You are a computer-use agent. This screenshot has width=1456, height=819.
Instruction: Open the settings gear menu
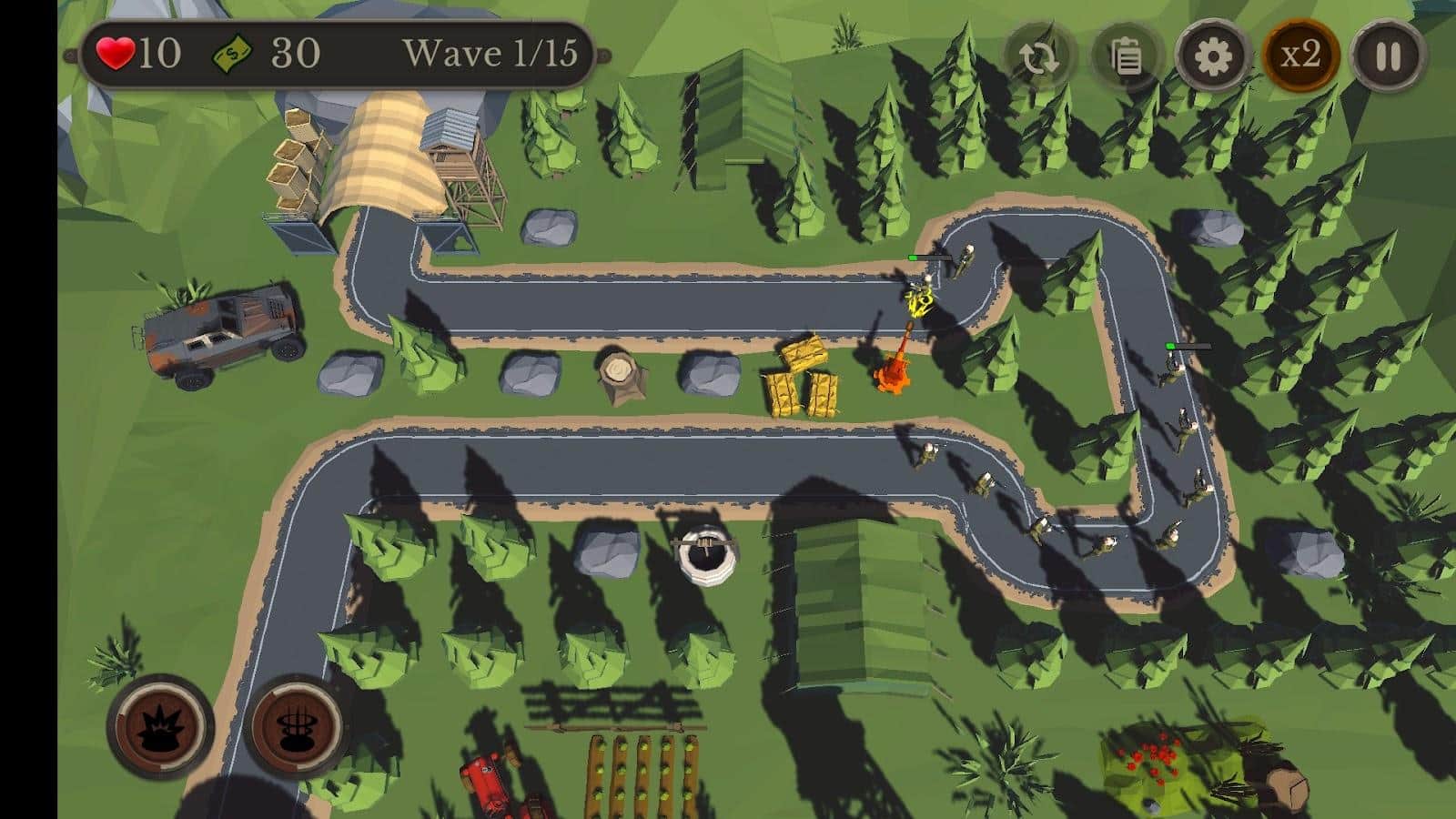[1213, 57]
